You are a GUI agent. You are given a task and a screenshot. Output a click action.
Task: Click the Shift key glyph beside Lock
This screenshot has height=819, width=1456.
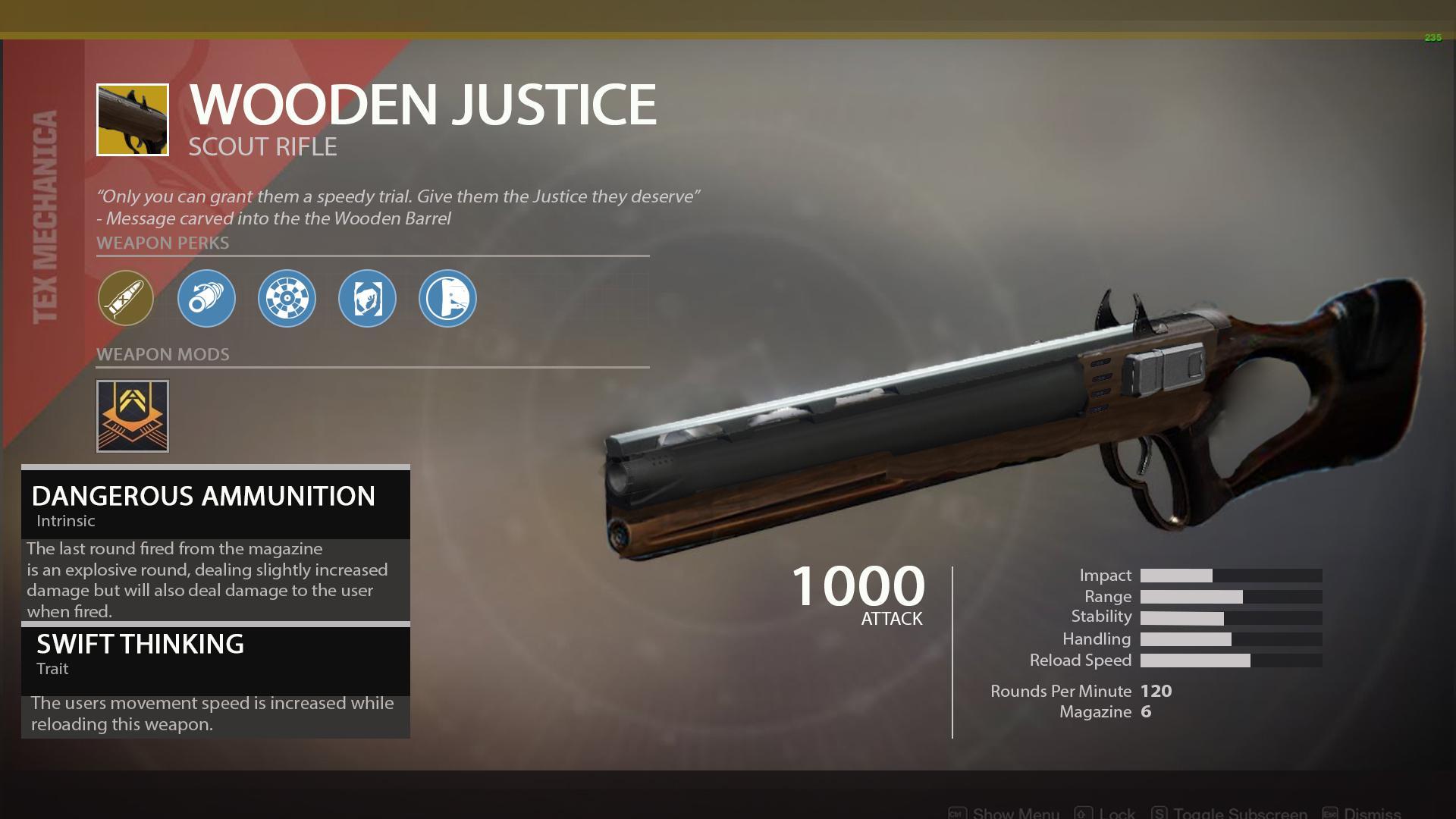pyautogui.click(x=1082, y=812)
